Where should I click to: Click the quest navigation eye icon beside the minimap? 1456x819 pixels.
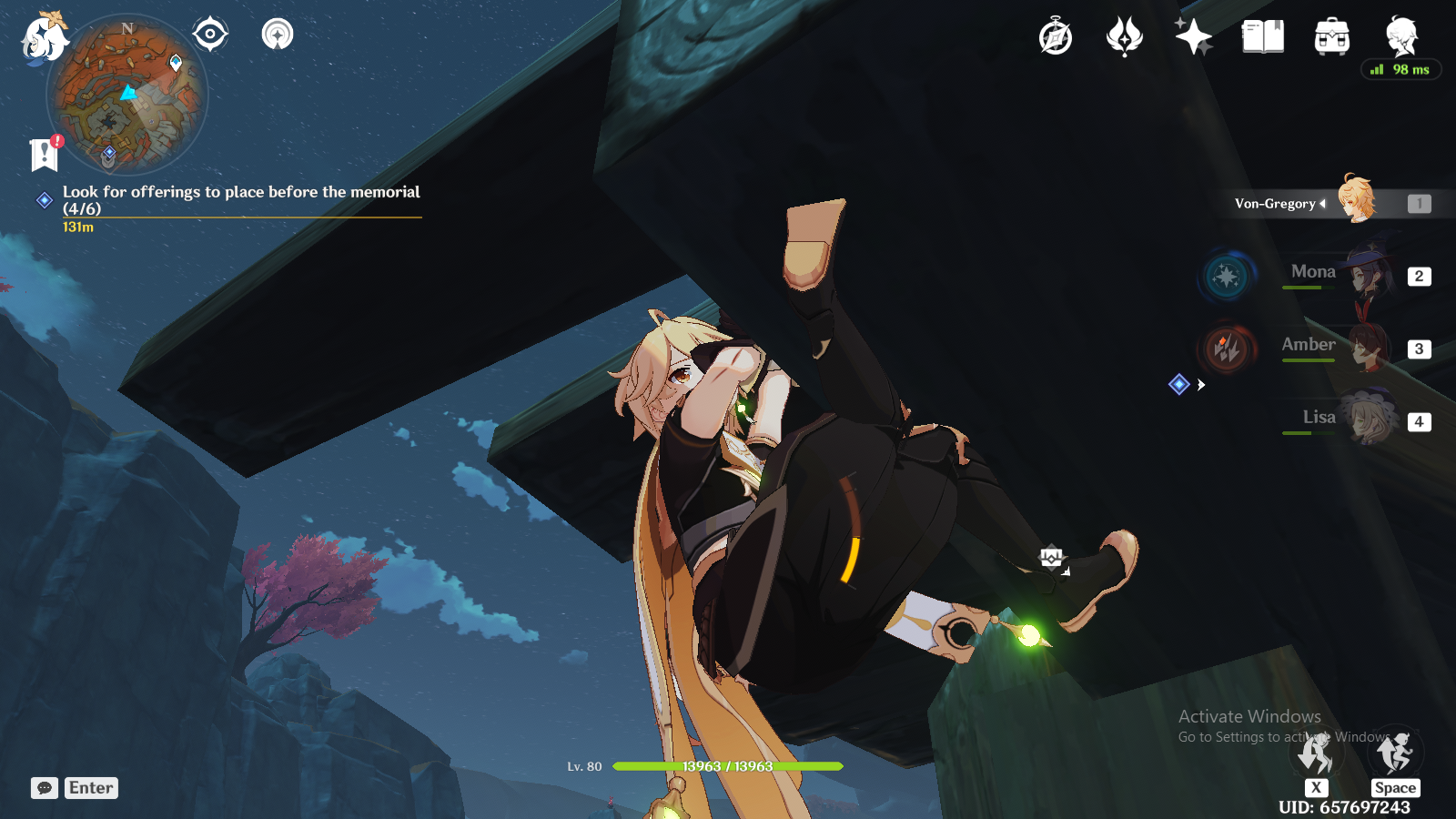pyautogui.click(x=210, y=34)
